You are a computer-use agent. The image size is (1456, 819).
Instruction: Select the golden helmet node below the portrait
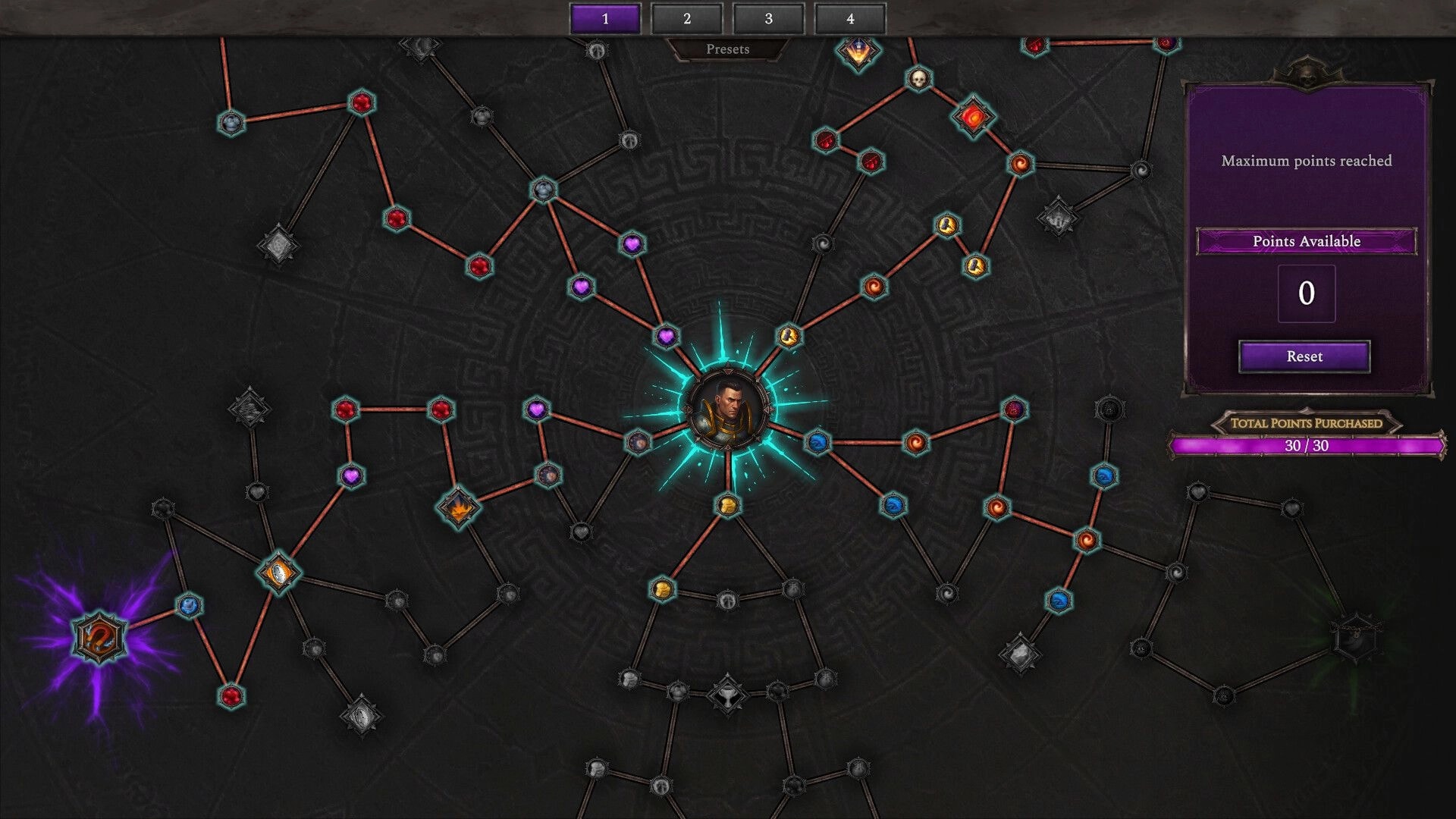coord(726,504)
